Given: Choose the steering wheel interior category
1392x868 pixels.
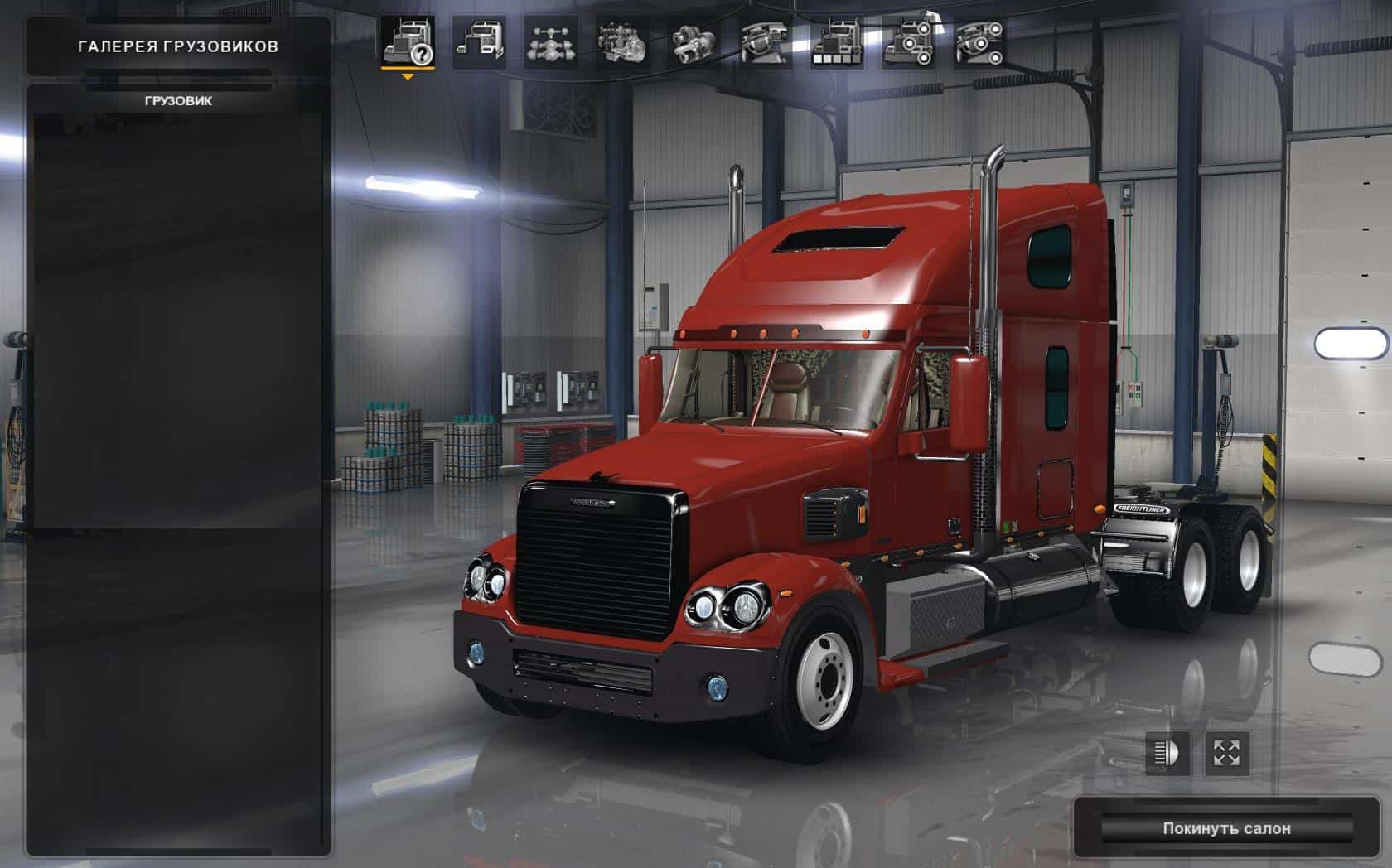Looking at the screenshot, I should coord(766,41).
